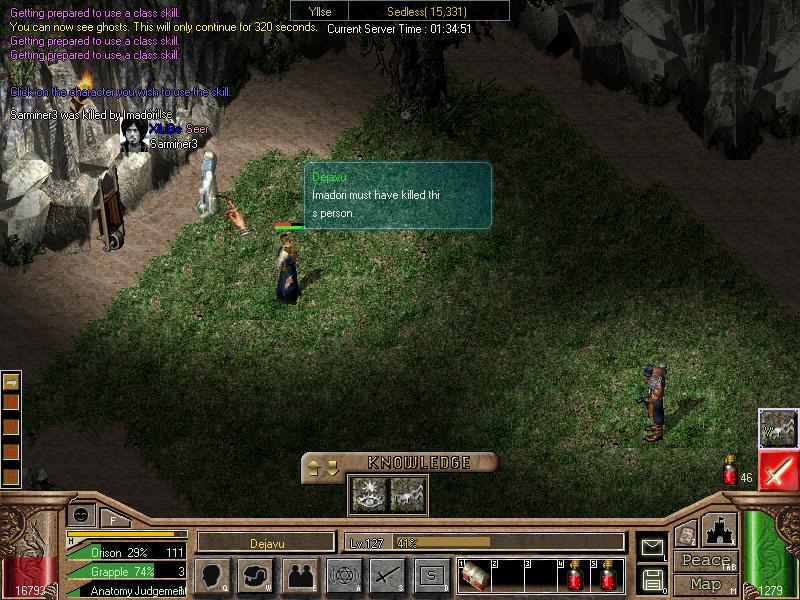Click the floppy disk save icon
This screenshot has height=600, width=800.
(x=653, y=579)
